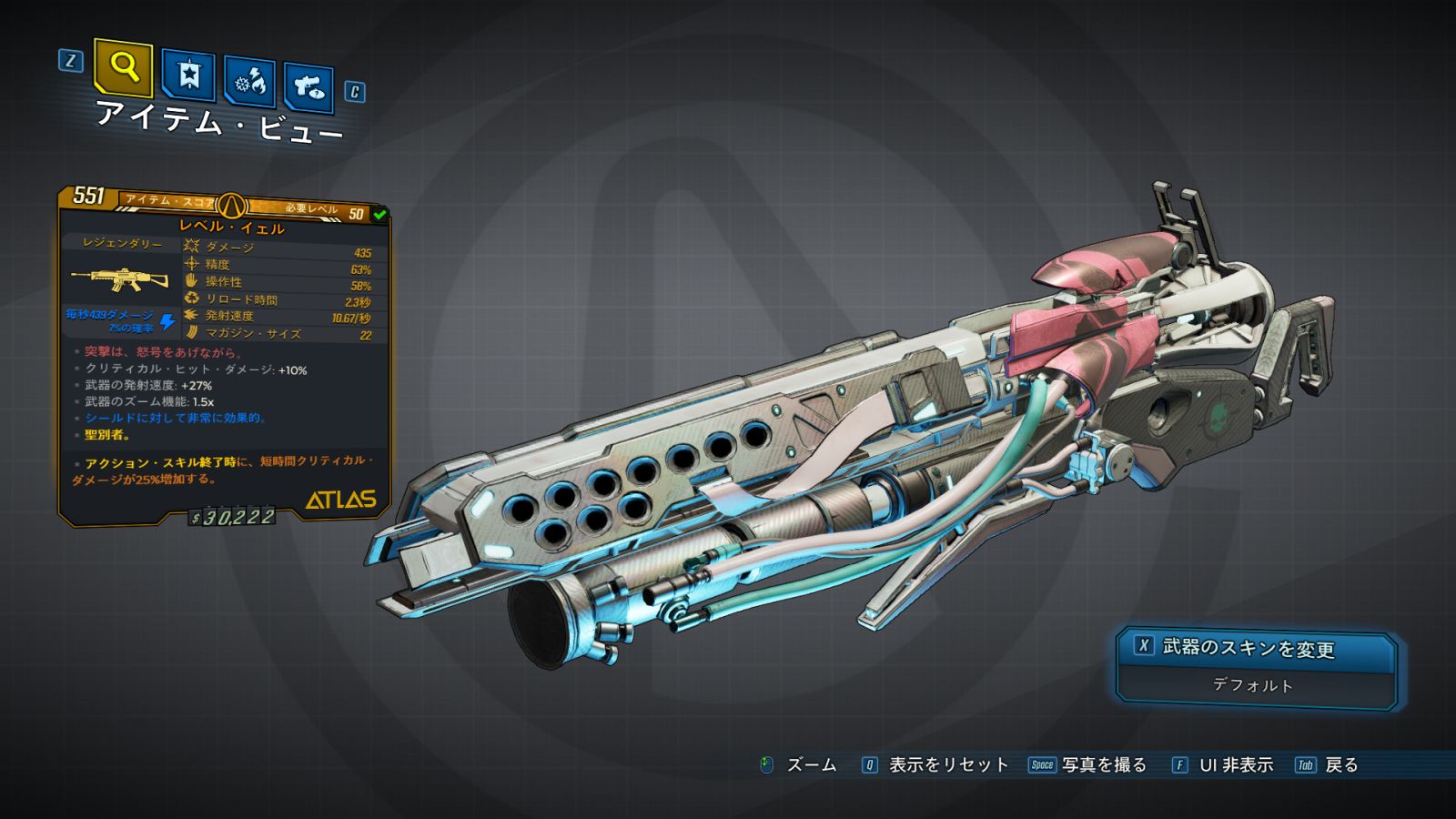
Task: Select the magnifying glass item view tab
Action: pos(123,67)
